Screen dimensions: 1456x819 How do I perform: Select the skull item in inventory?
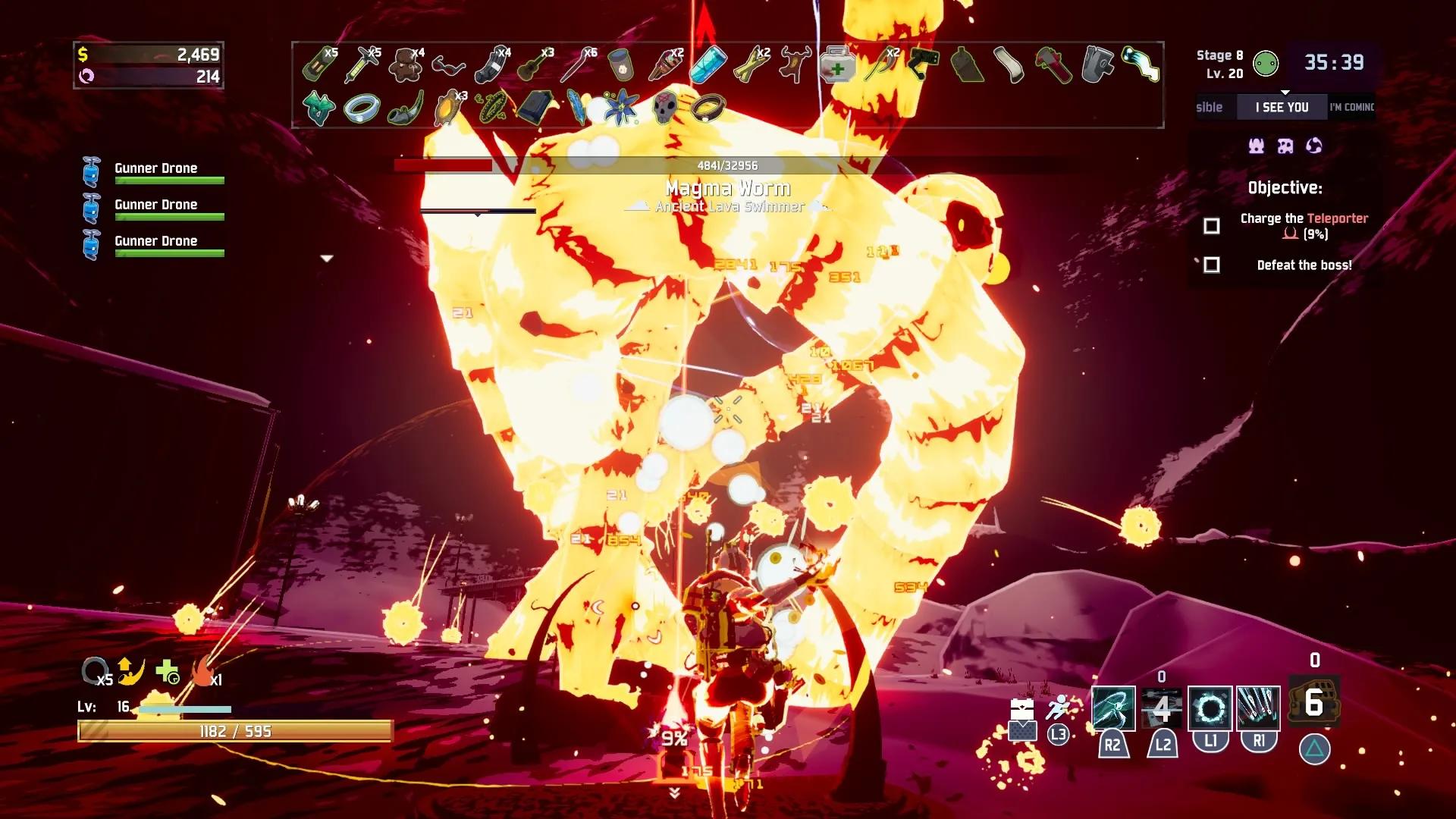pos(665,107)
